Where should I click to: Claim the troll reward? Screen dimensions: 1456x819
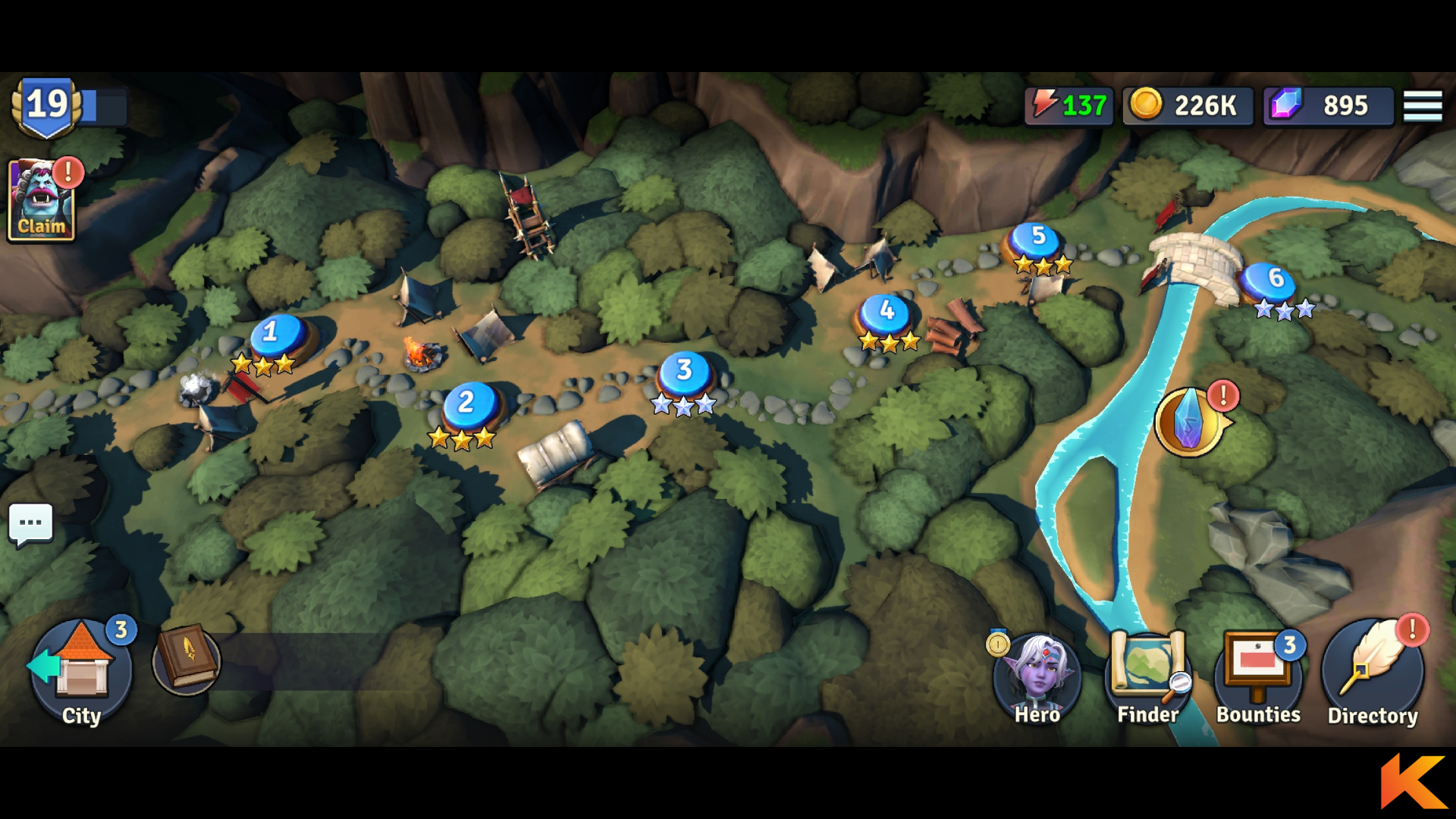click(41, 201)
